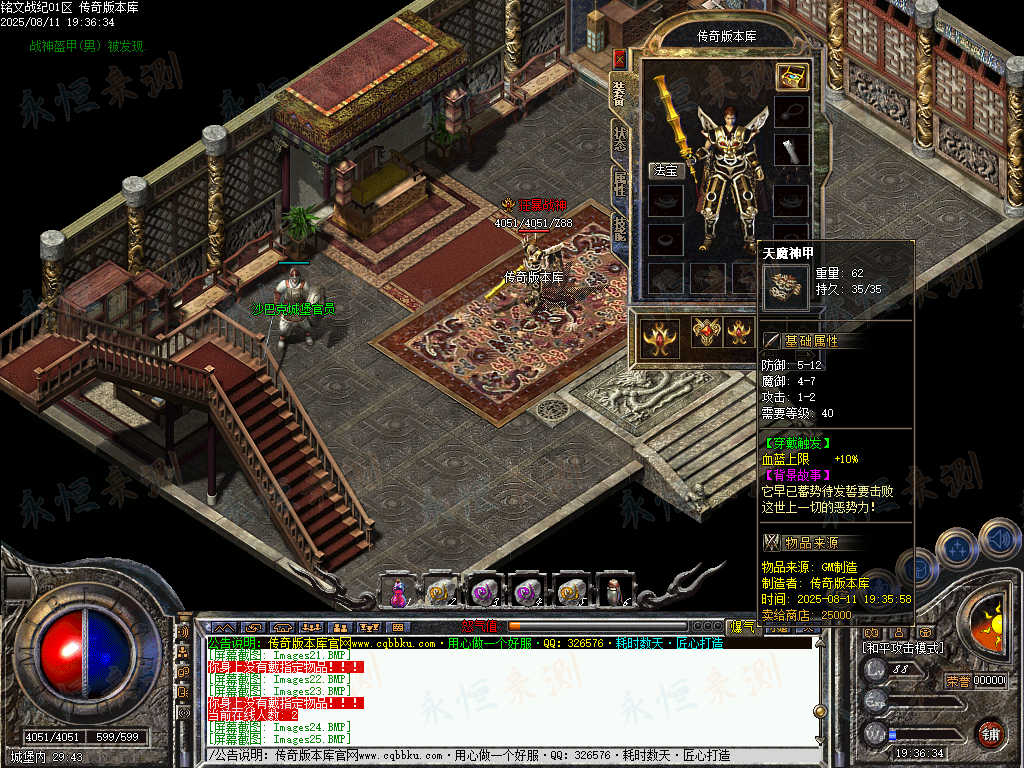
Task: Close the character equipment panel
Action: pyautogui.click(x=619, y=58)
